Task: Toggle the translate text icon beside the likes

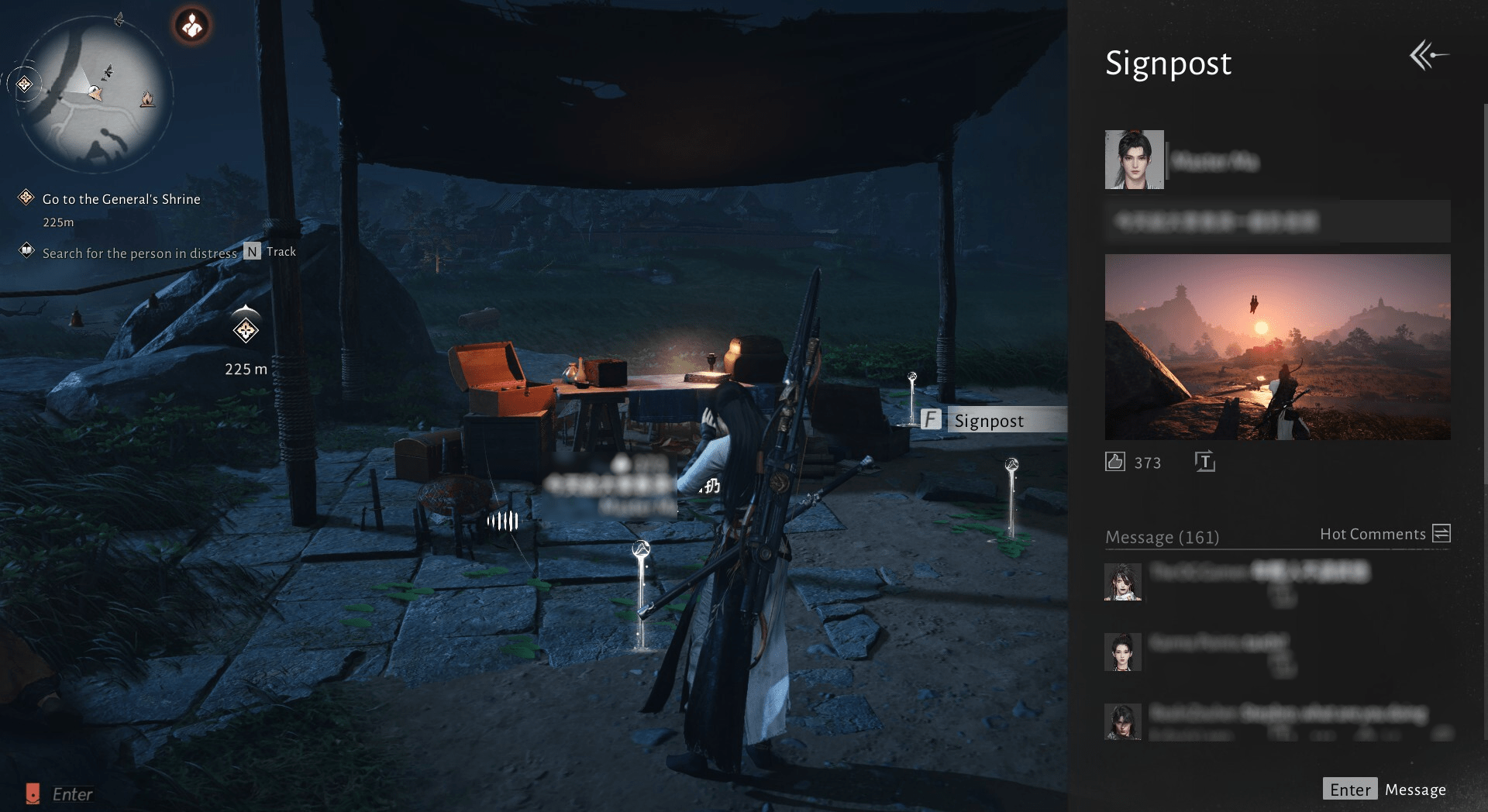Action: [1204, 462]
